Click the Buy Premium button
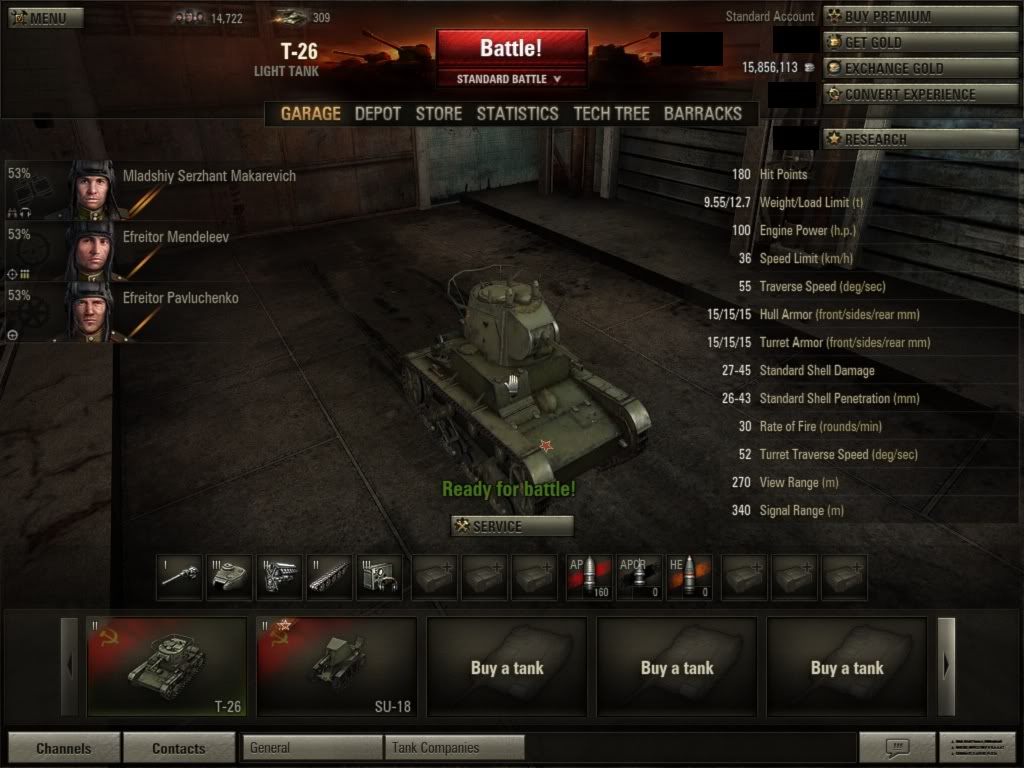The width and height of the screenshot is (1024, 768). coord(921,16)
